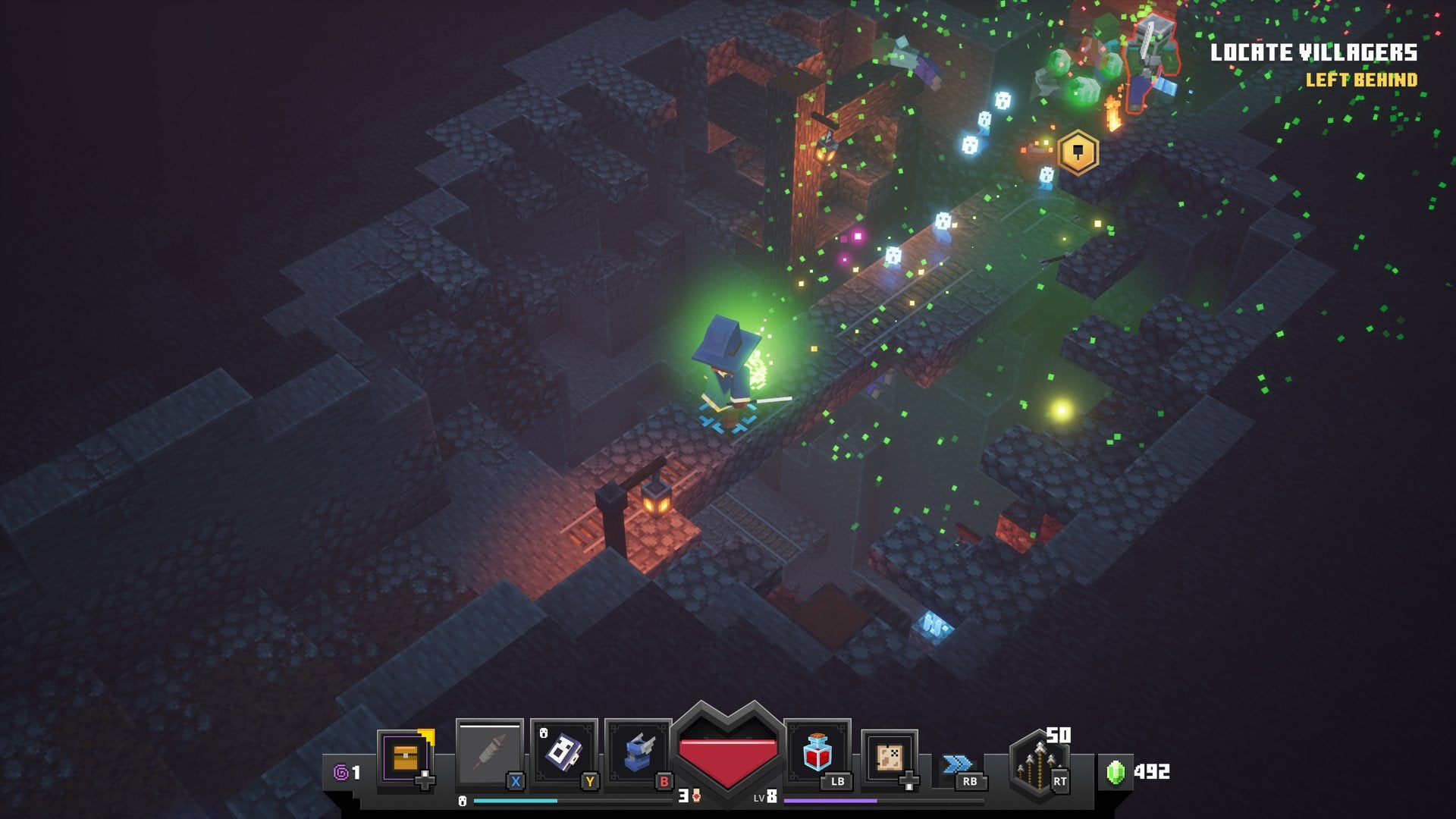This screenshot has width=1456, height=819.
Task: Open the map scroll icon
Action: (x=889, y=757)
